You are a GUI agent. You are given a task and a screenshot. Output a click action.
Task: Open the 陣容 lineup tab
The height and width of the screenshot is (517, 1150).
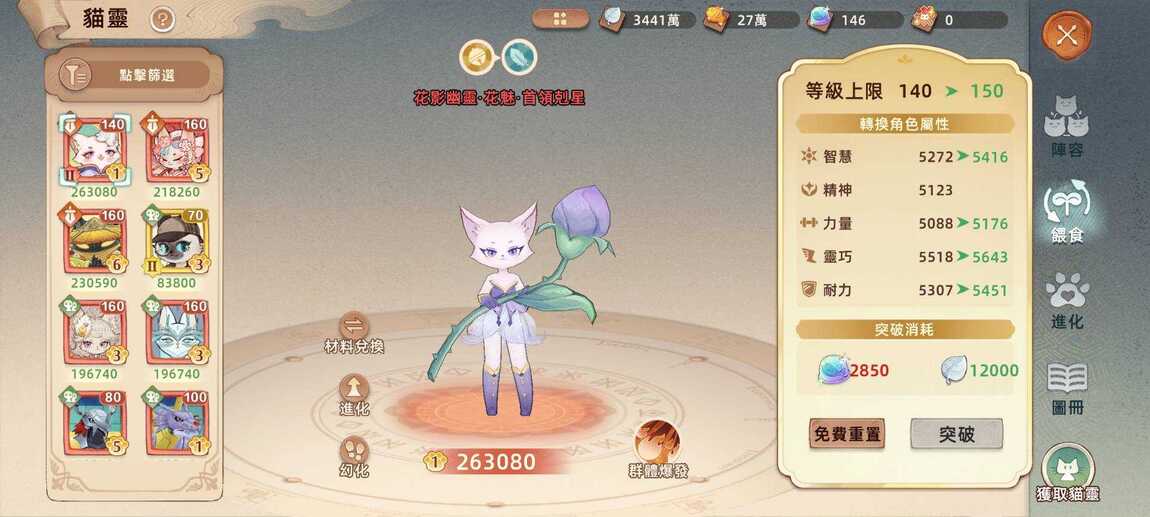pyautogui.click(x=1066, y=126)
